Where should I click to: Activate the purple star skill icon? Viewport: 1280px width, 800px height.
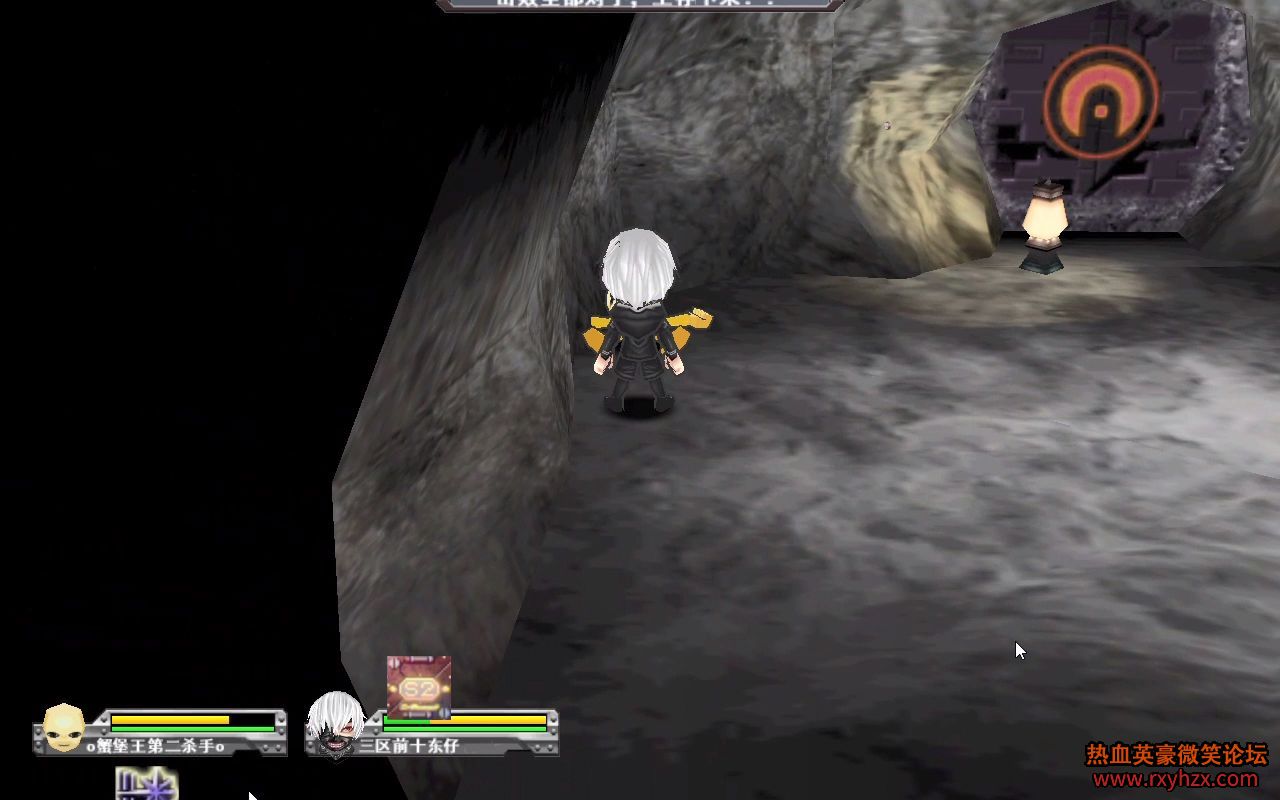pos(146,784)
